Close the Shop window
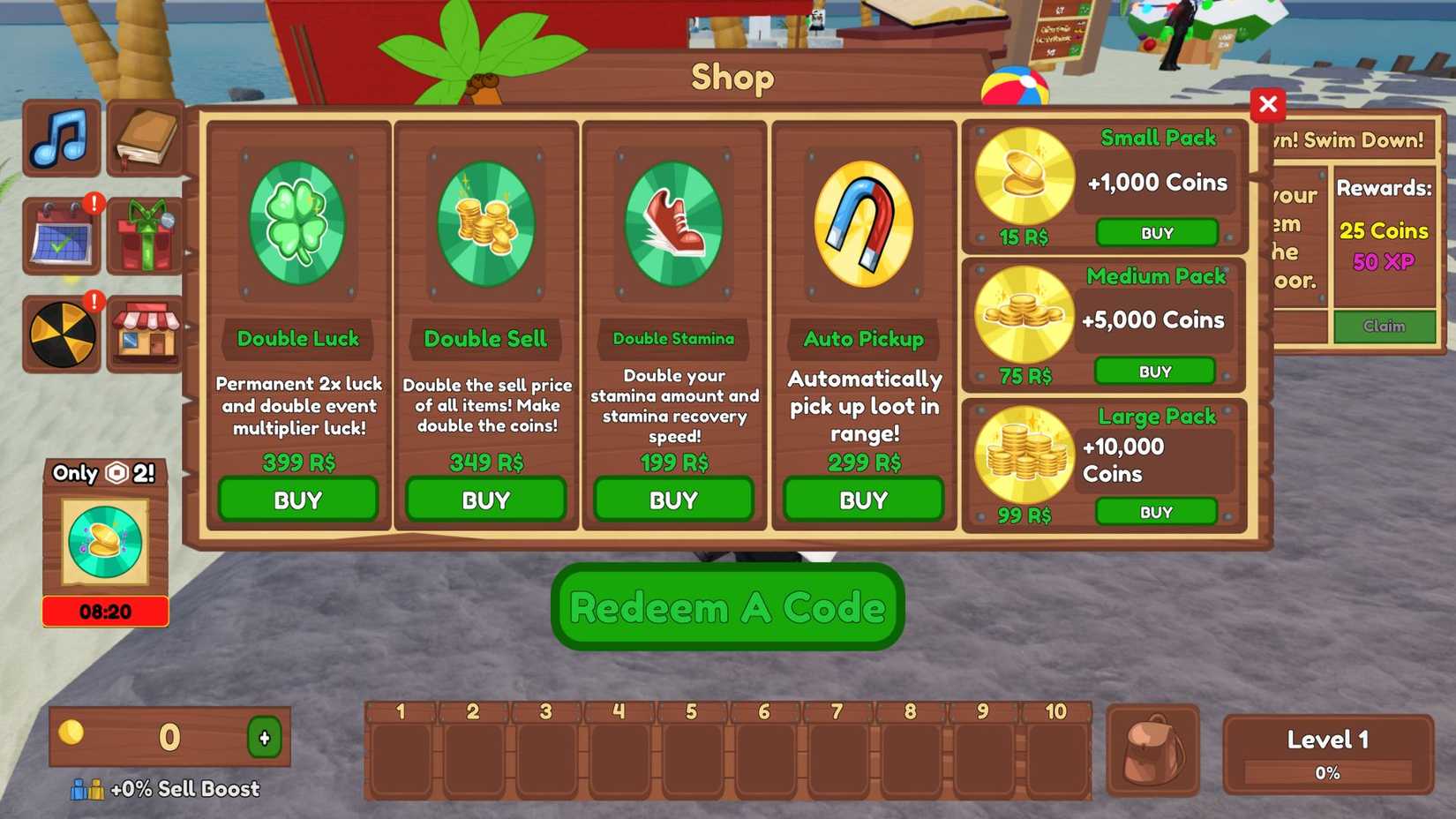 (x=1268, y=104)
